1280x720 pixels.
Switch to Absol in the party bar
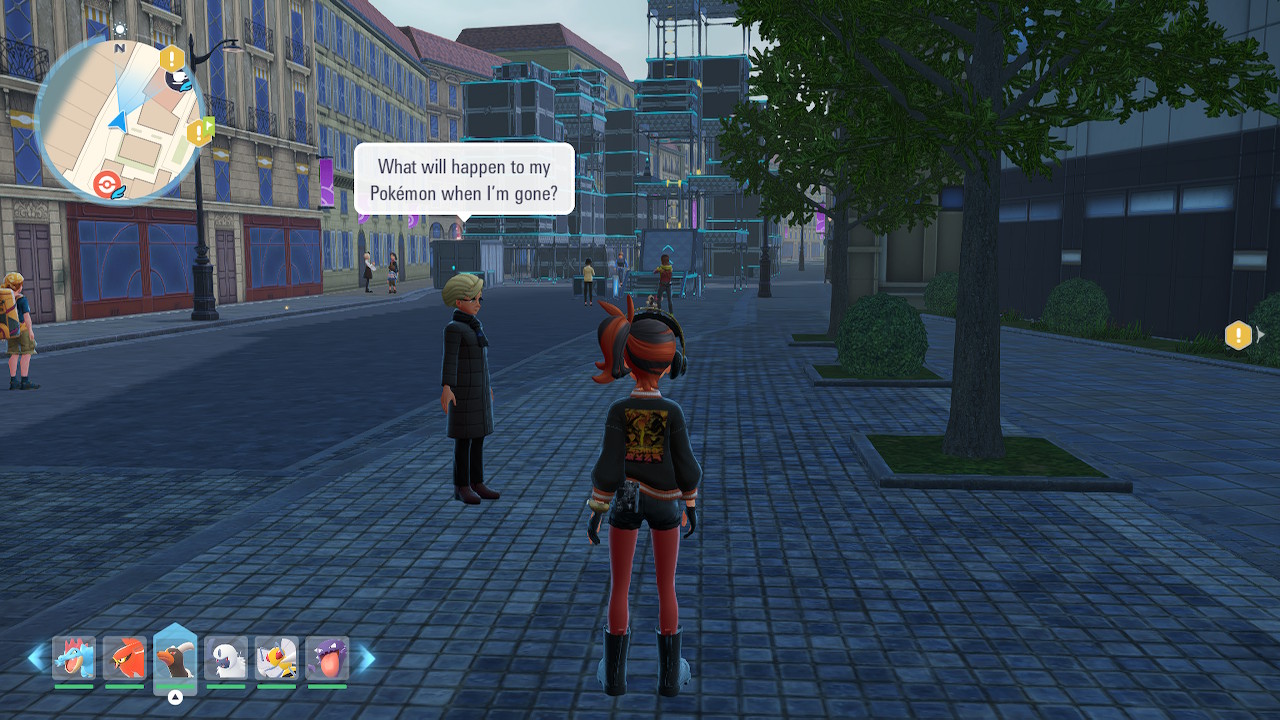(226, 658)
